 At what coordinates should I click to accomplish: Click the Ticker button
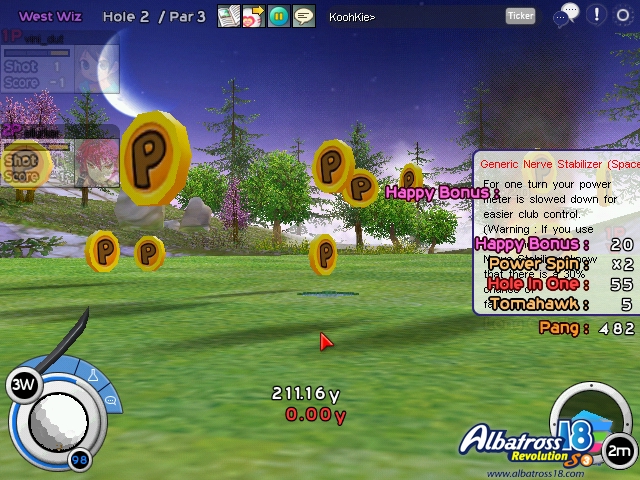tap(520, 16)
